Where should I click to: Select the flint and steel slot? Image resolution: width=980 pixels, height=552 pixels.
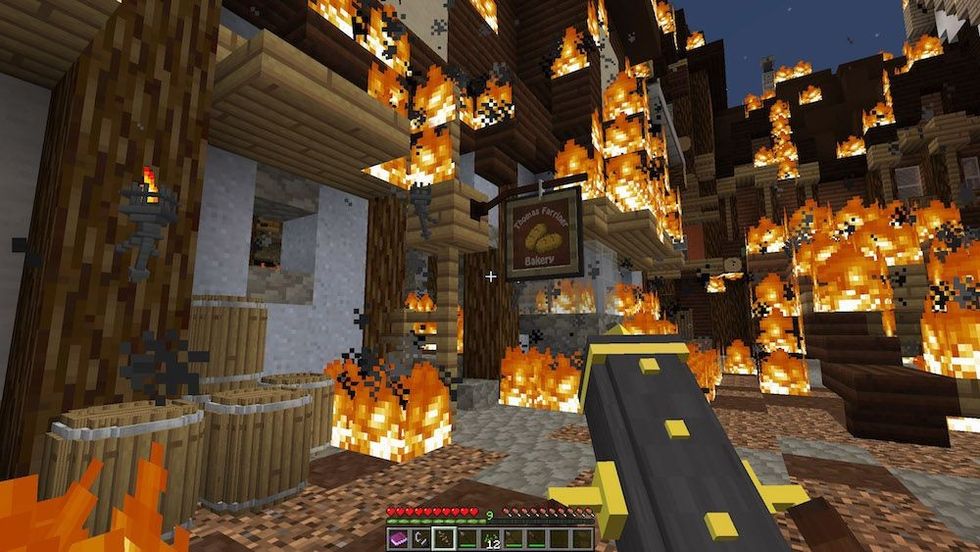click(x=421, y=538)
